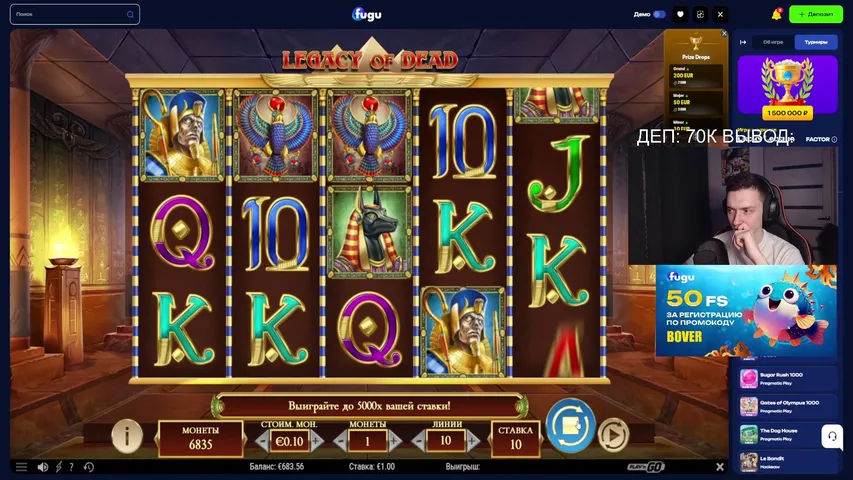
Task: Click the green Deposit button
Action: [817, 14]
